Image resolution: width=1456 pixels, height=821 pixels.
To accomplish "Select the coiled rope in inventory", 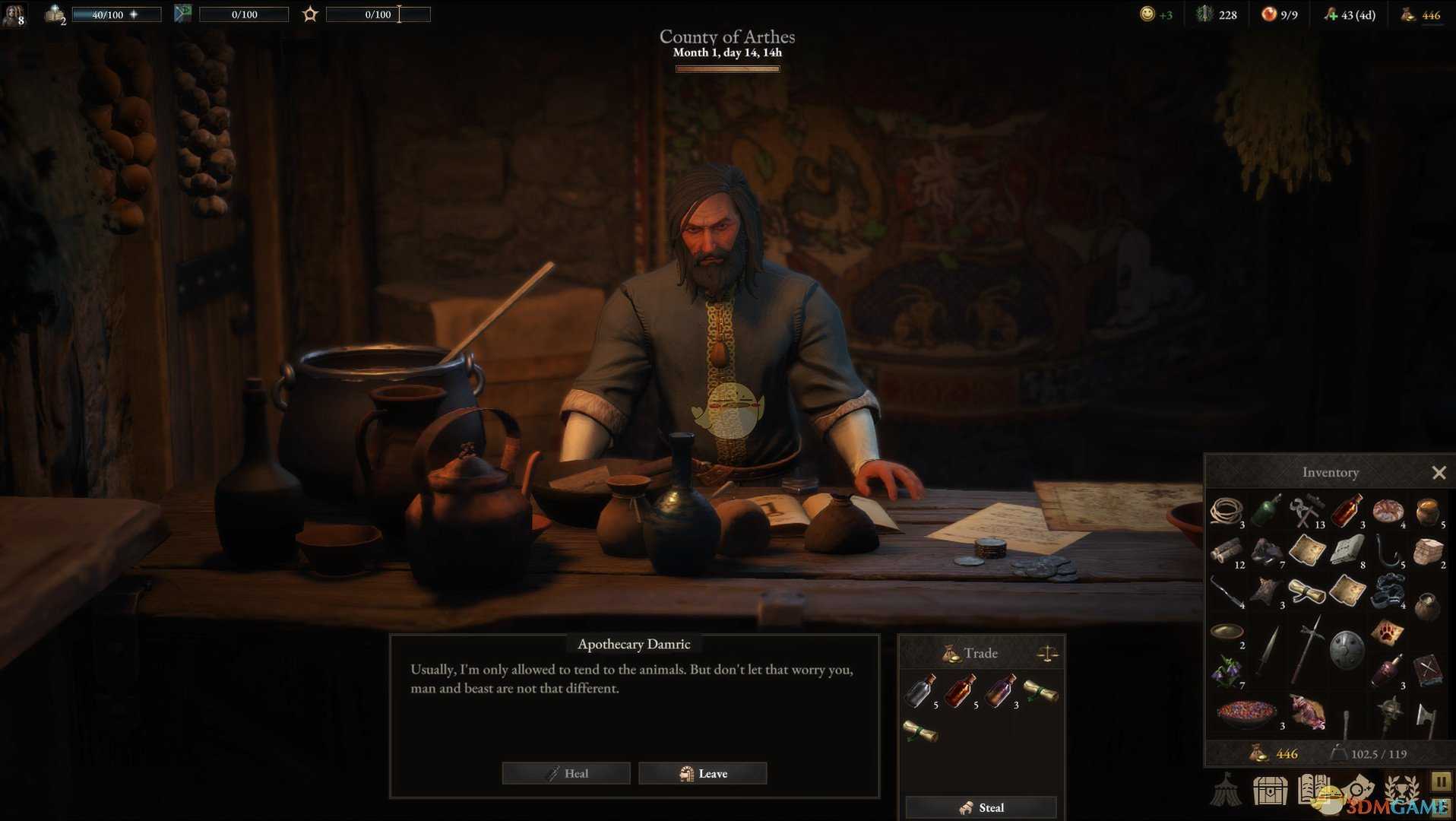I will (1226, 511).
